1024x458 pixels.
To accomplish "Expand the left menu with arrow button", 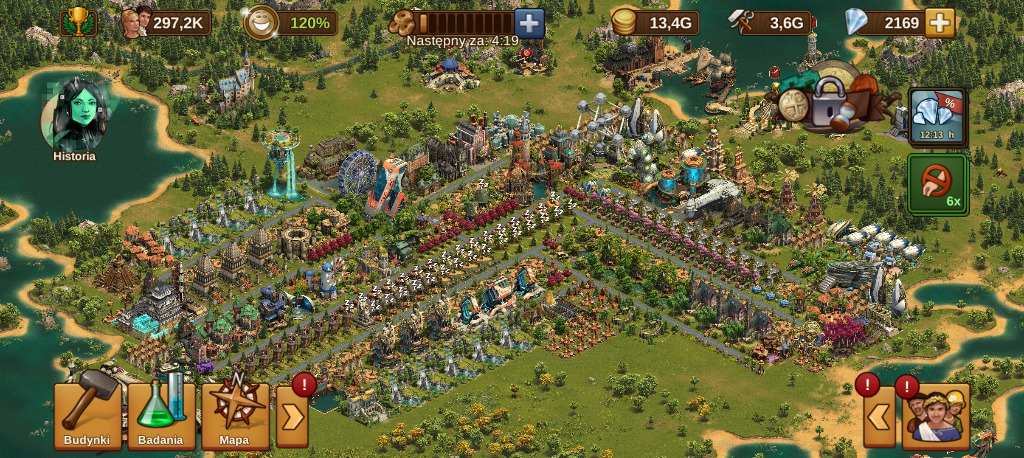I will pyautogui.click(x=292, y=416).
